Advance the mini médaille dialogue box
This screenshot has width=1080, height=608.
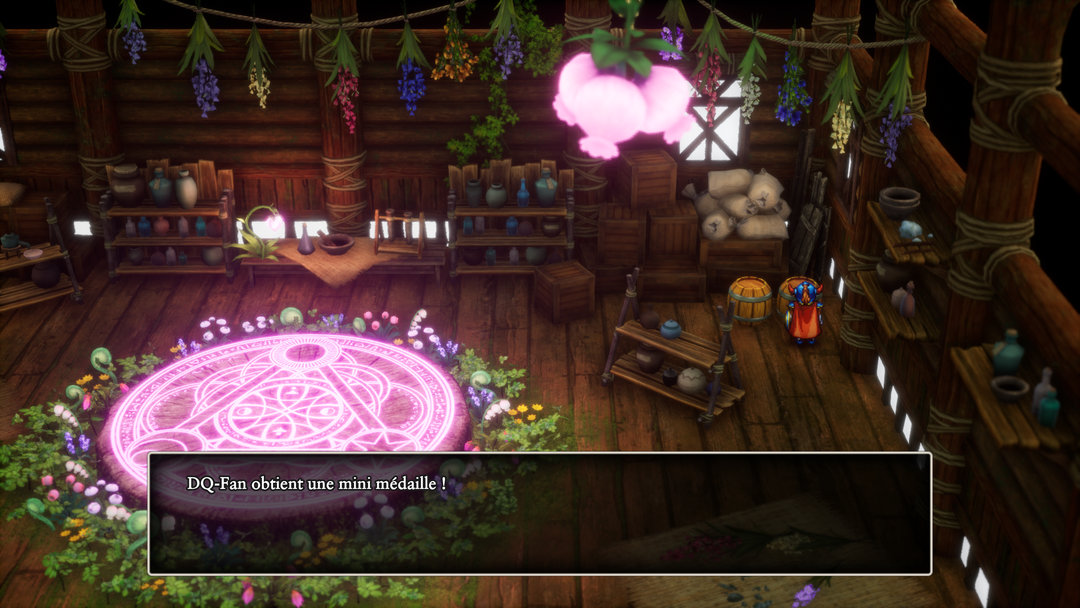click(540, 513)
